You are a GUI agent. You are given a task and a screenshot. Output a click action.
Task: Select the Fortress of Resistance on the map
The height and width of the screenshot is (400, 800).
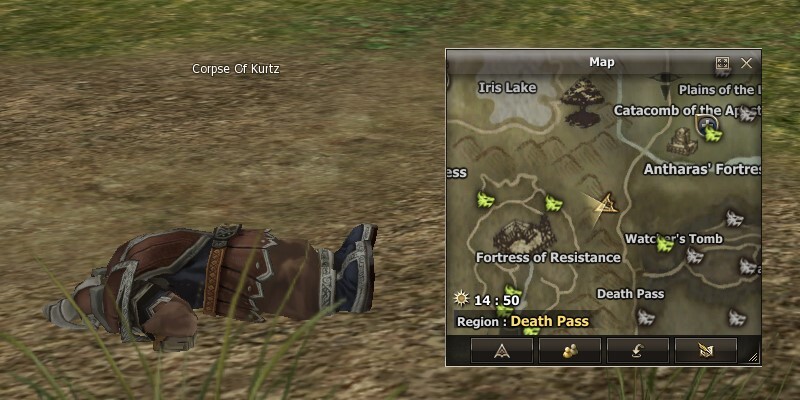517,234
